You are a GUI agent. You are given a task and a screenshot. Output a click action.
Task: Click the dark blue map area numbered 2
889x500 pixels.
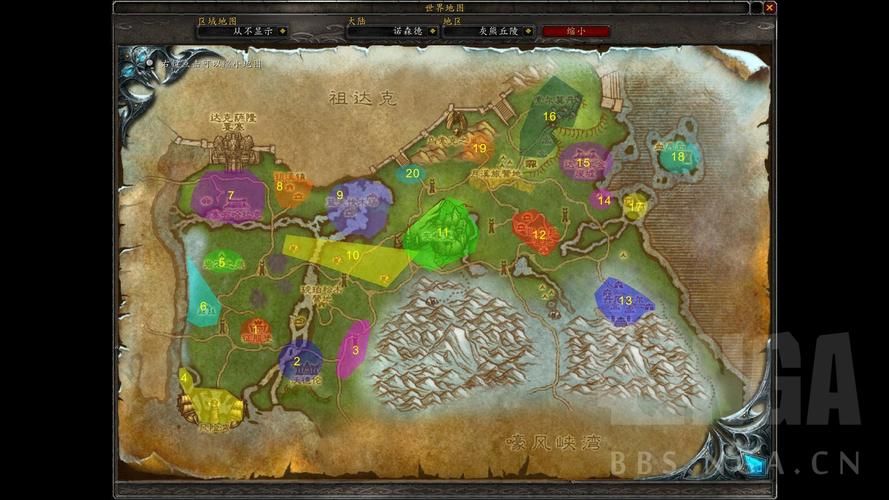click(300, 361)
